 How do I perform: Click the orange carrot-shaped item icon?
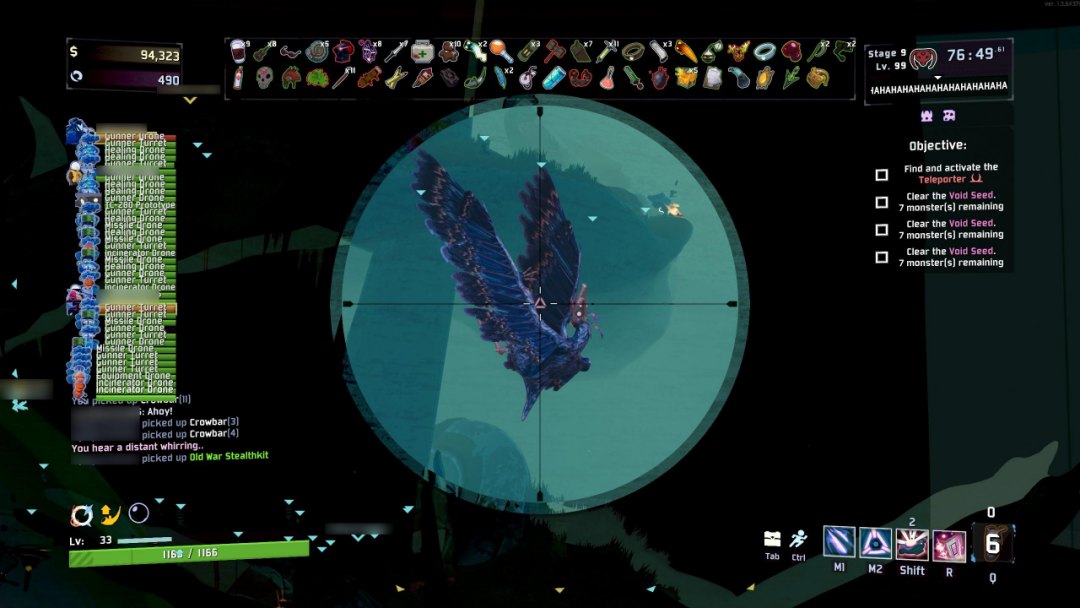coord(686,51)
